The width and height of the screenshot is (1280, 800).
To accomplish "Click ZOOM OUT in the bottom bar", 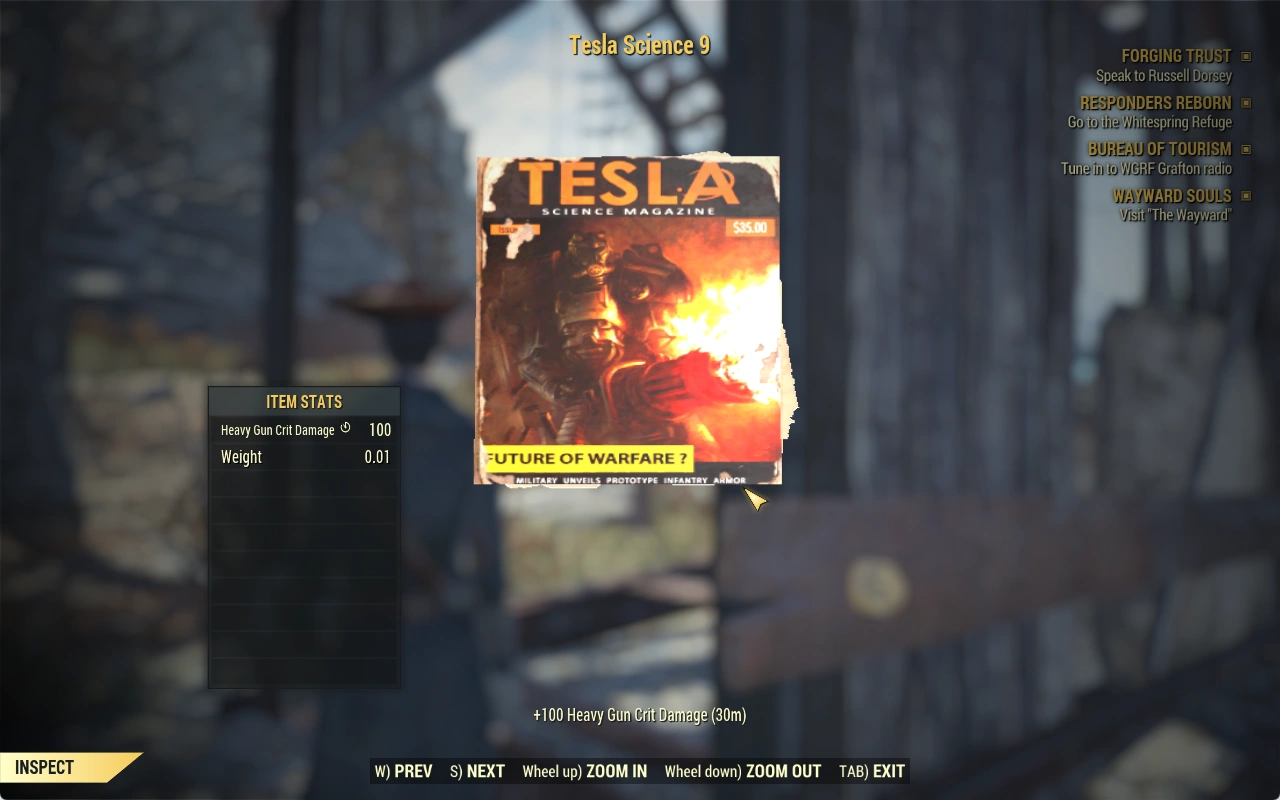I will tap(743, 771).
